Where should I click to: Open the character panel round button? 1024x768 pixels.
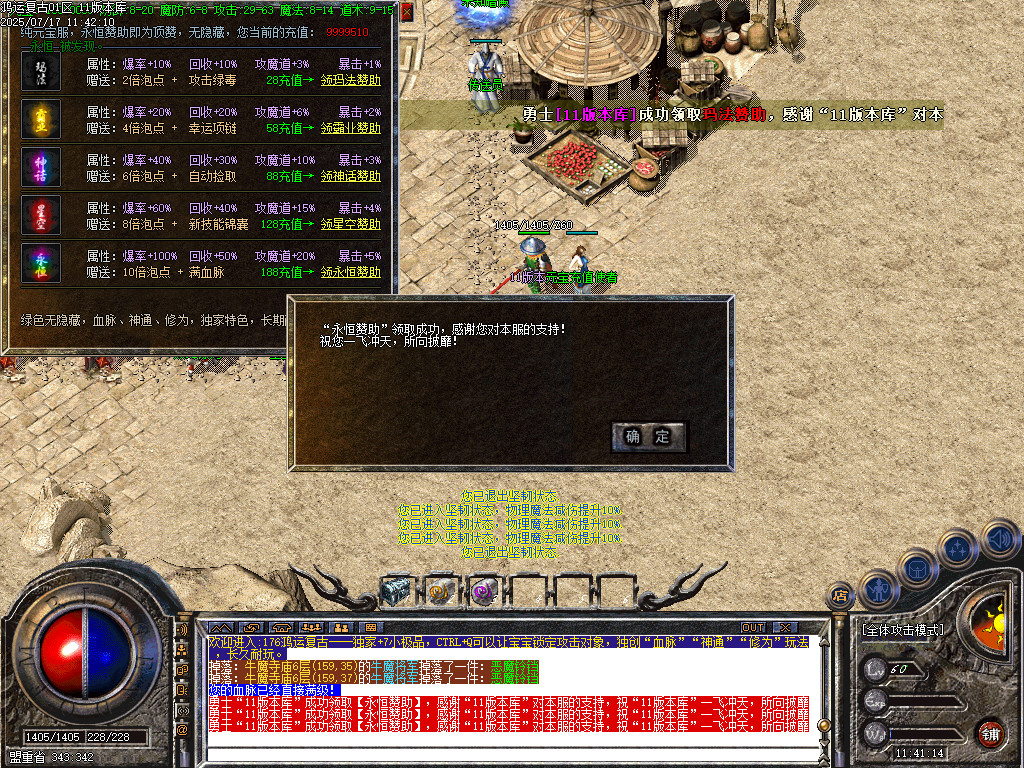pos(877,589)
